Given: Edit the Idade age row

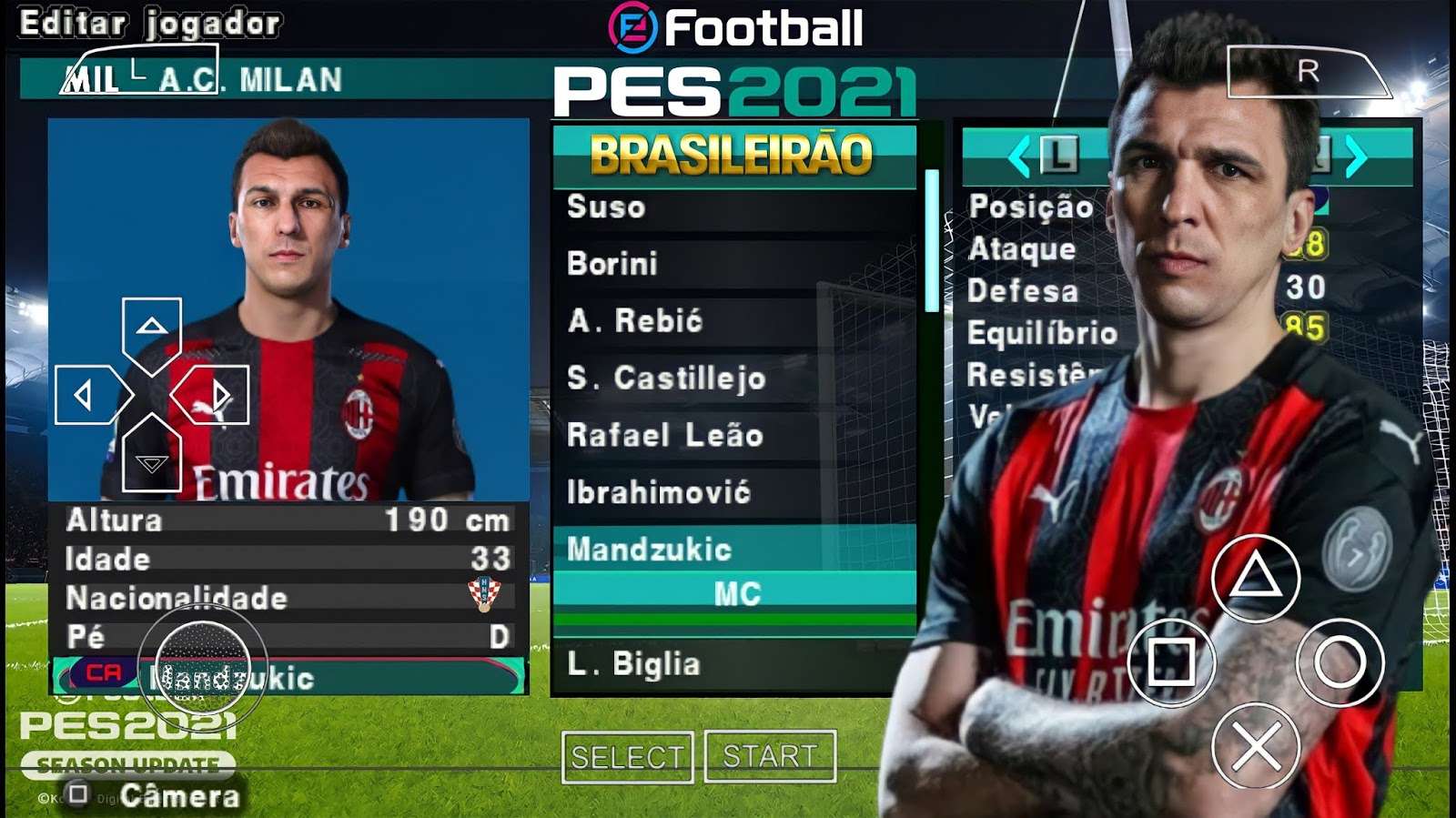Looking at the screenshot, I should click(288, 559).
